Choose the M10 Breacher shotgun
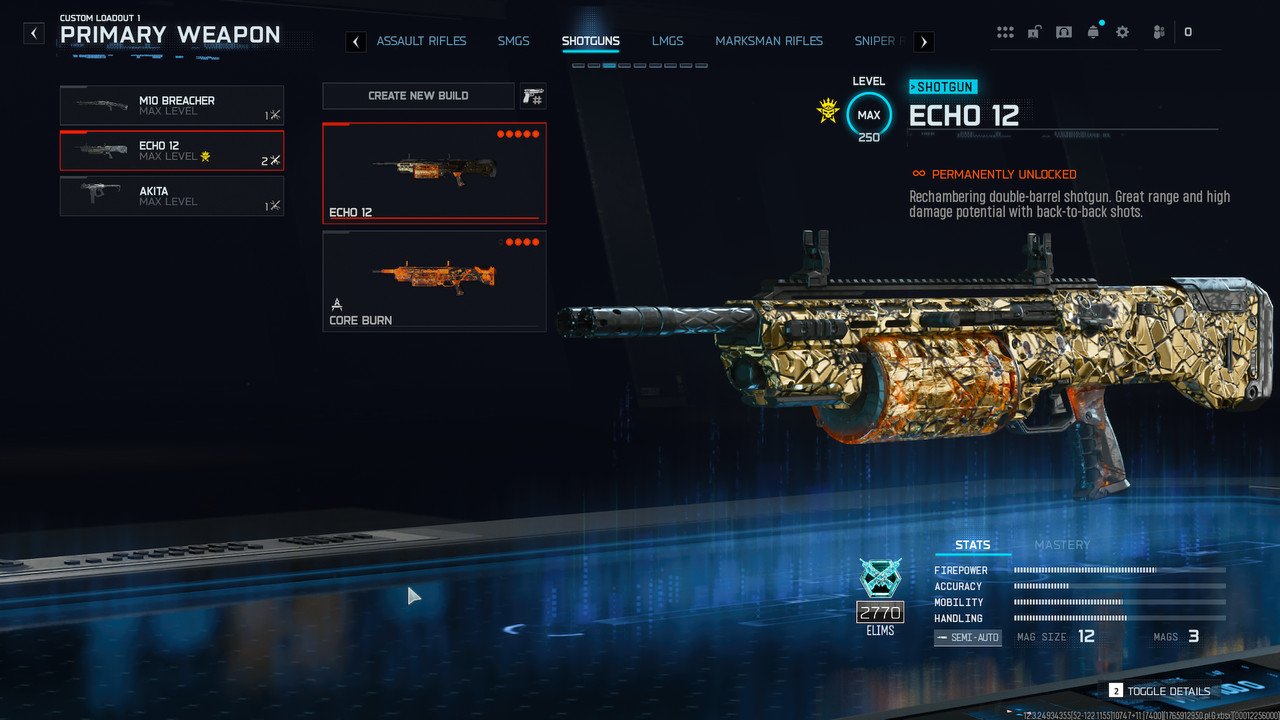This screenshot has width=1280, height=720. pyautogui.click(x=172, y=105)
